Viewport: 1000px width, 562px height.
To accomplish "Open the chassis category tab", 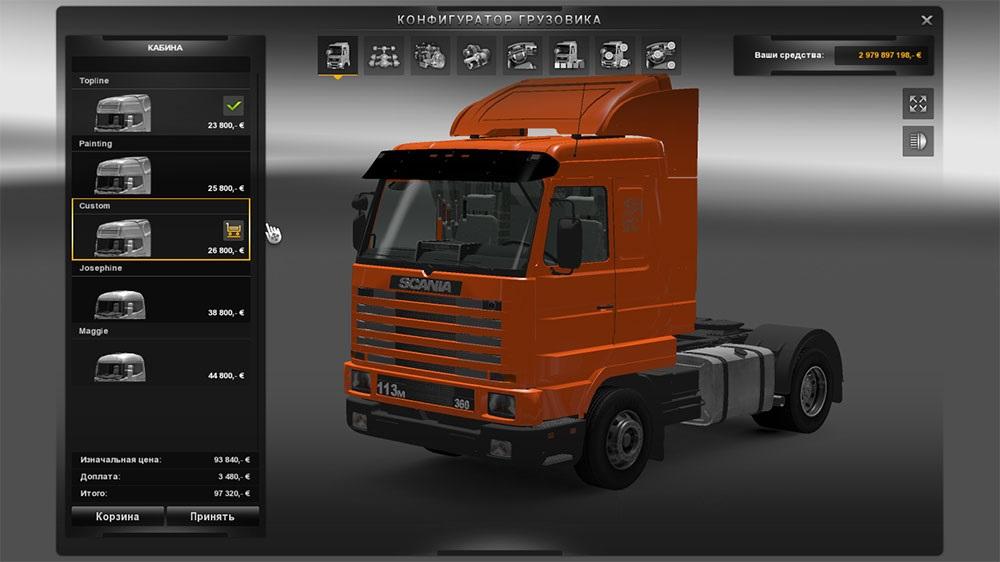I will [384, 55].
